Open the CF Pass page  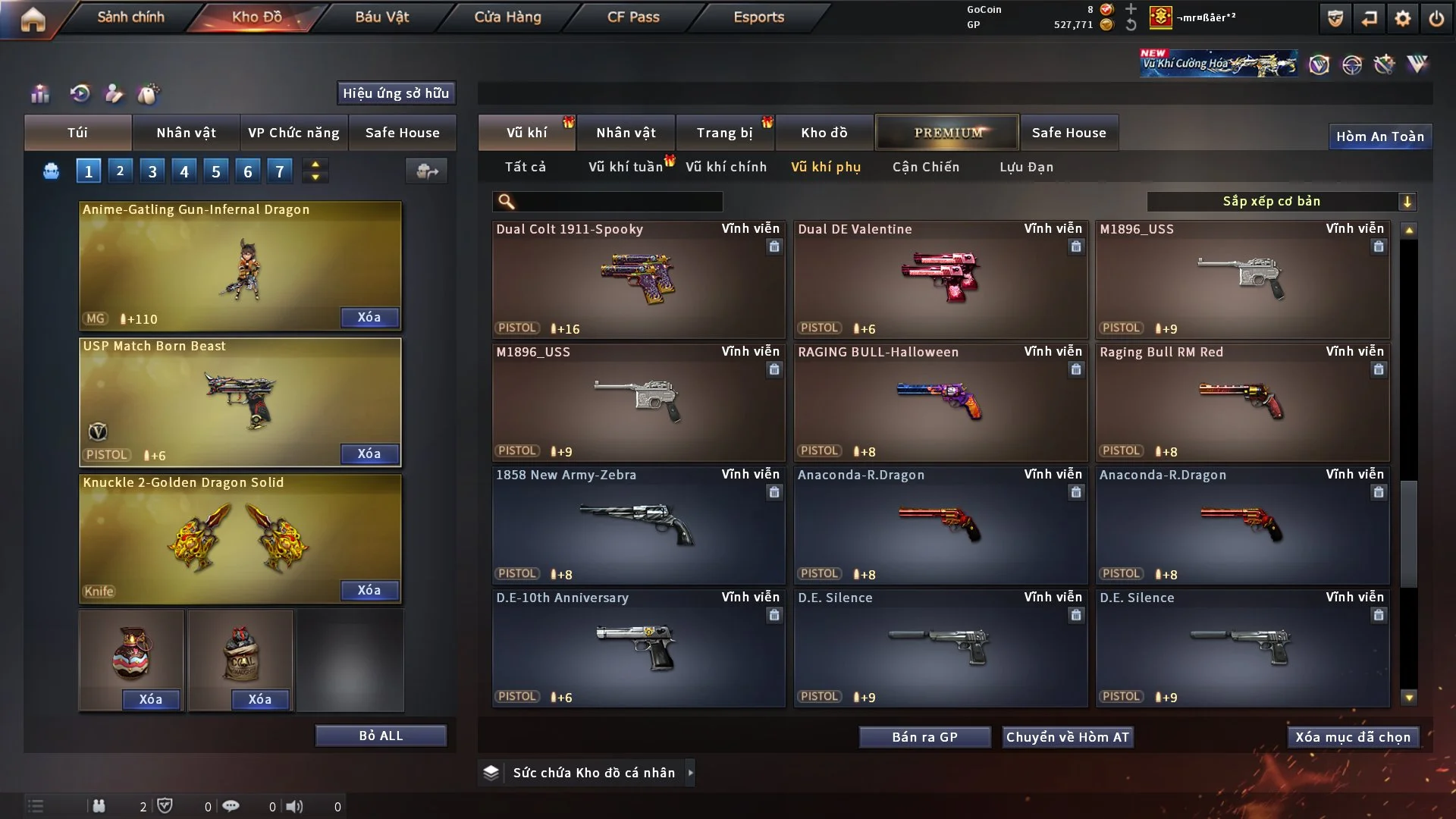(x=633, y=17)
